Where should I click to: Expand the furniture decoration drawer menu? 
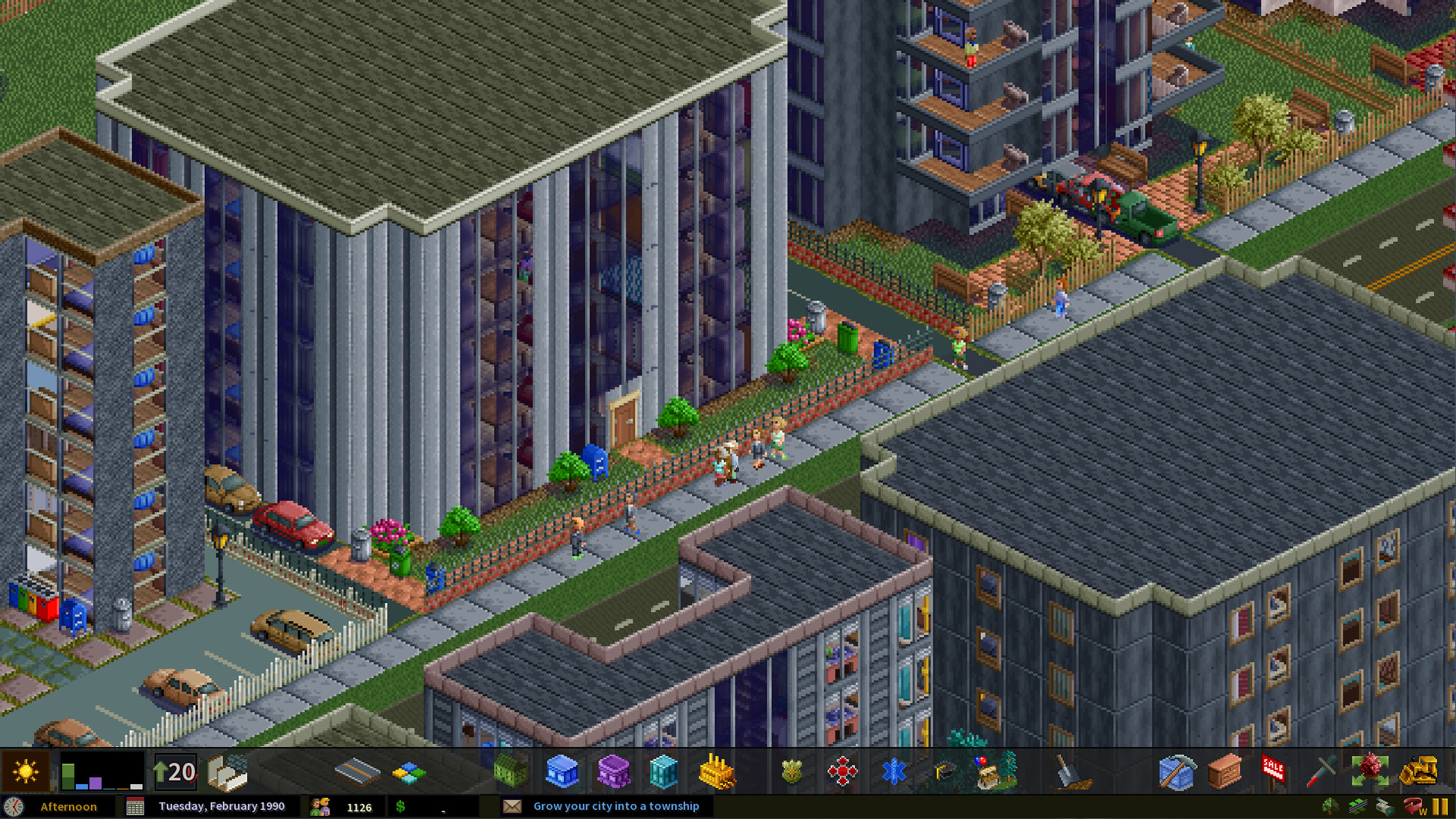coord(1224,770)
